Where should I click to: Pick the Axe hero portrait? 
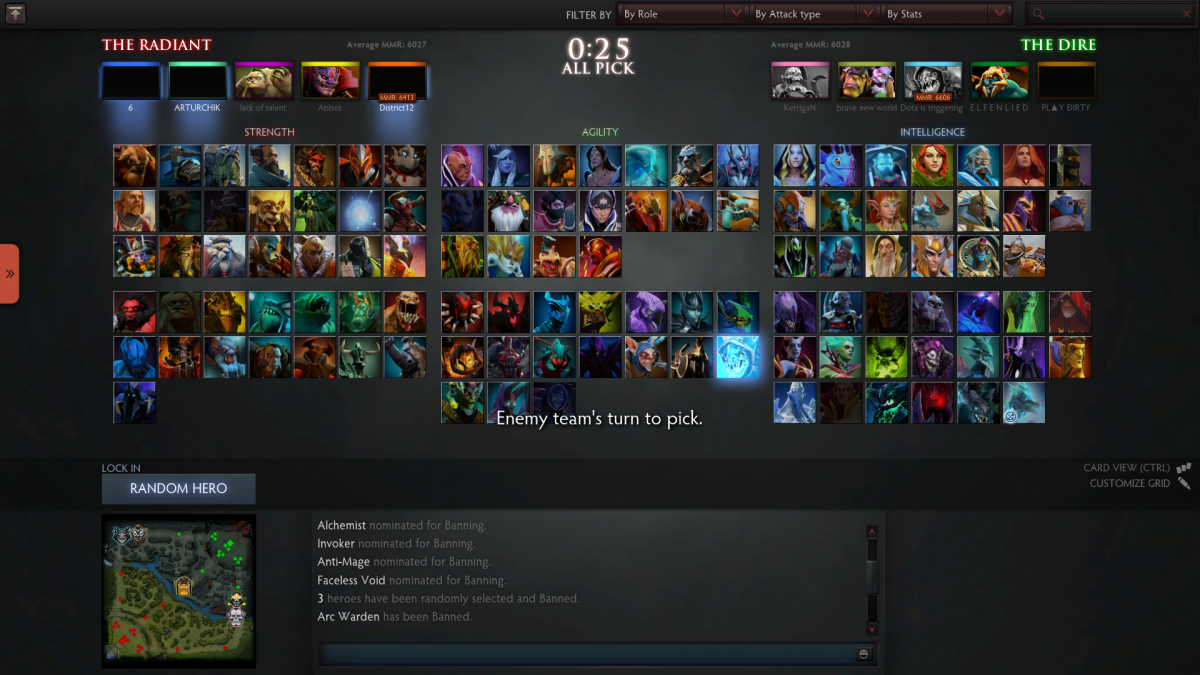pyautogui.click(x=135, y=312)
